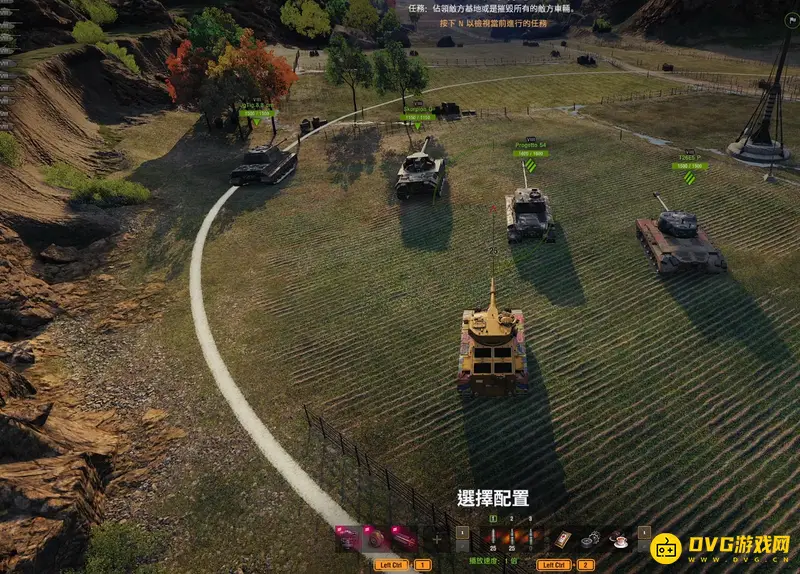Image resolution: width=800 pixels, height=574 pixels.
Task: Click the plus icon beside the equipment slots
Action: (x=436, y=539)
